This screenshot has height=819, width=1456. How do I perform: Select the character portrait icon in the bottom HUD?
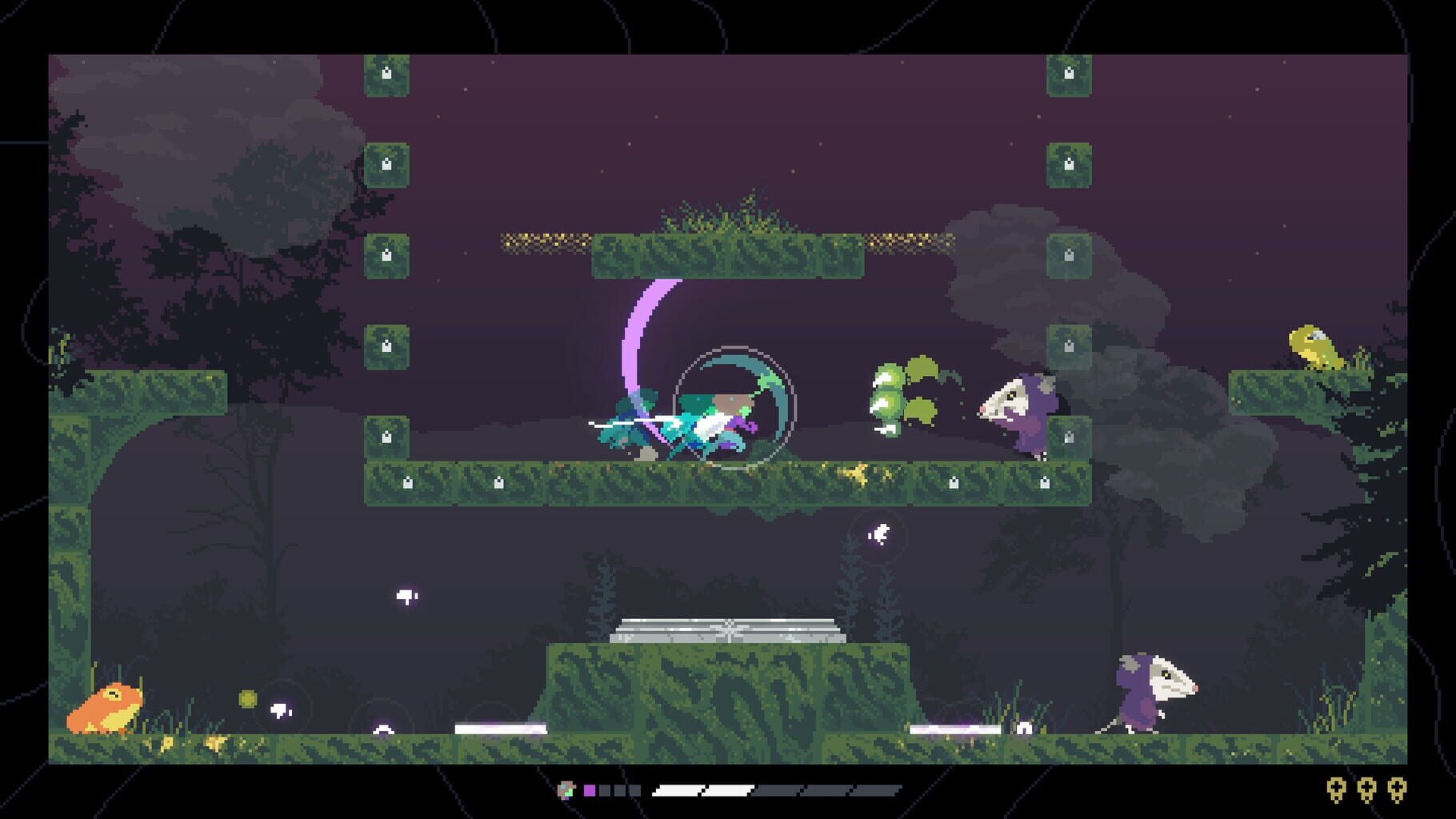point(565,789)
